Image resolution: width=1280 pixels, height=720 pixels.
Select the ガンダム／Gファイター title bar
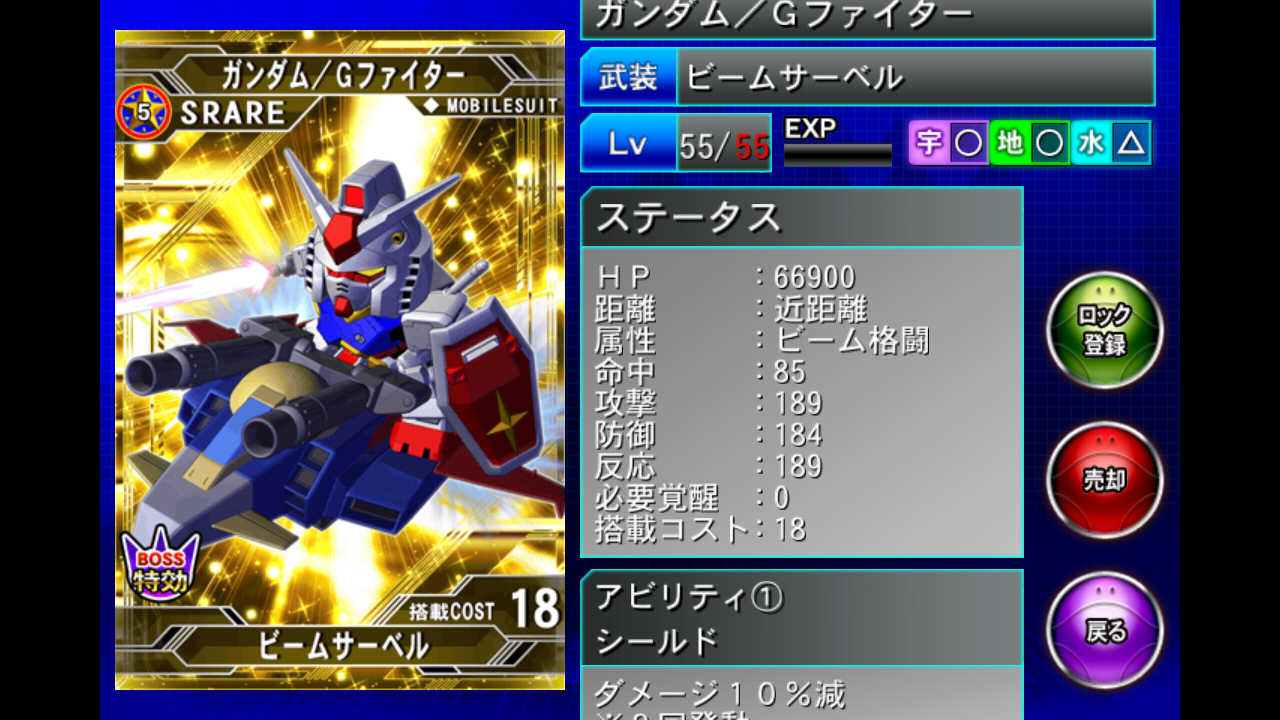[x=870, y=15]
